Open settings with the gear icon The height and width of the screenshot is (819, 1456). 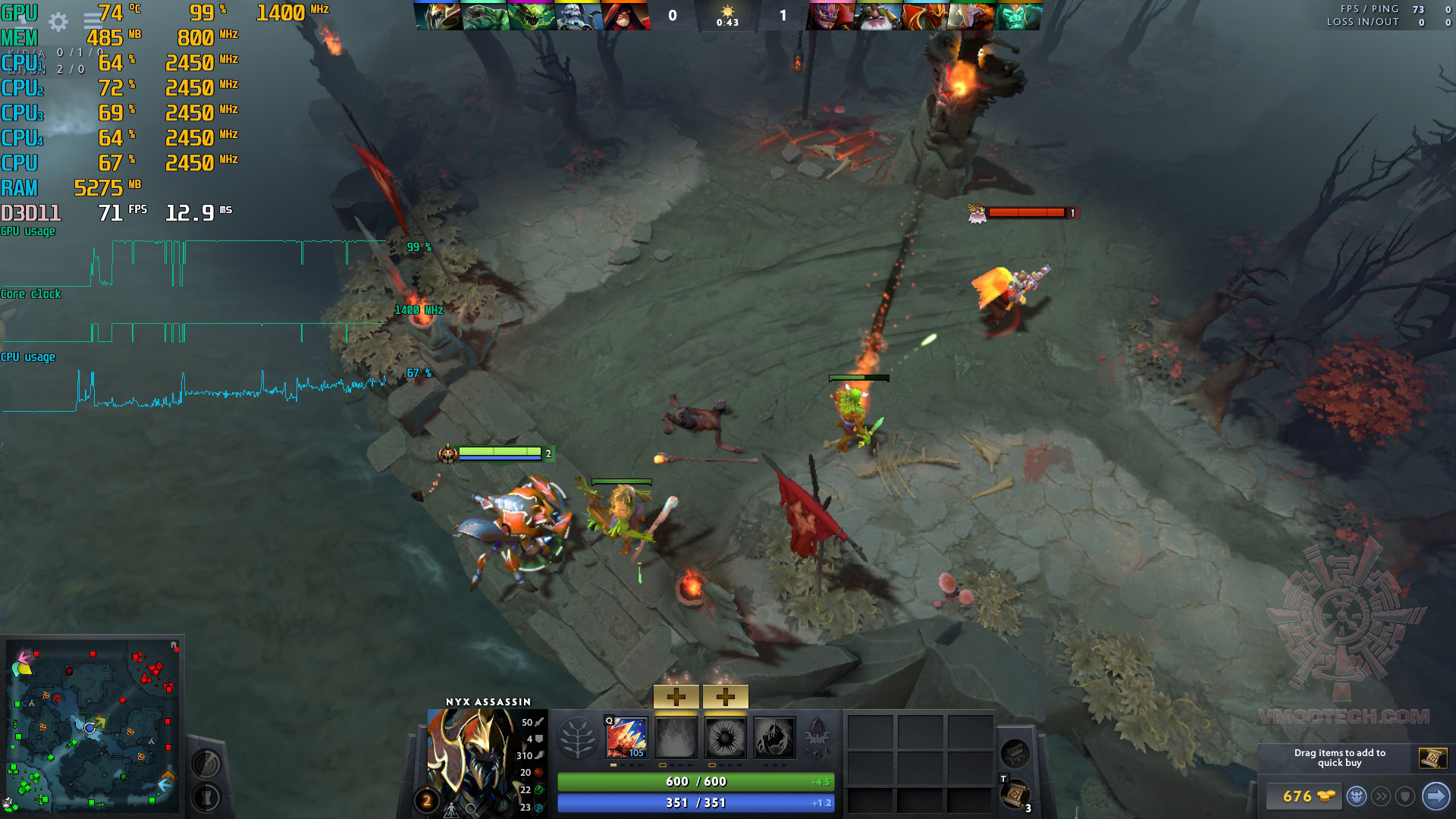[58, 22]
